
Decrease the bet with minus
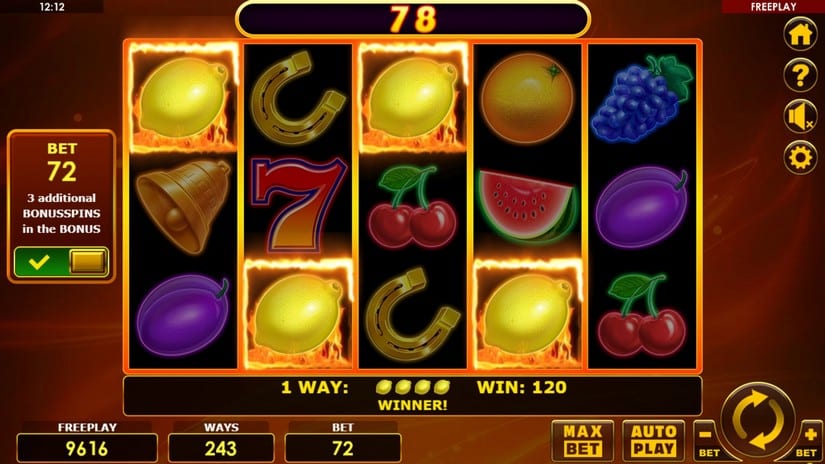point(708,437)
